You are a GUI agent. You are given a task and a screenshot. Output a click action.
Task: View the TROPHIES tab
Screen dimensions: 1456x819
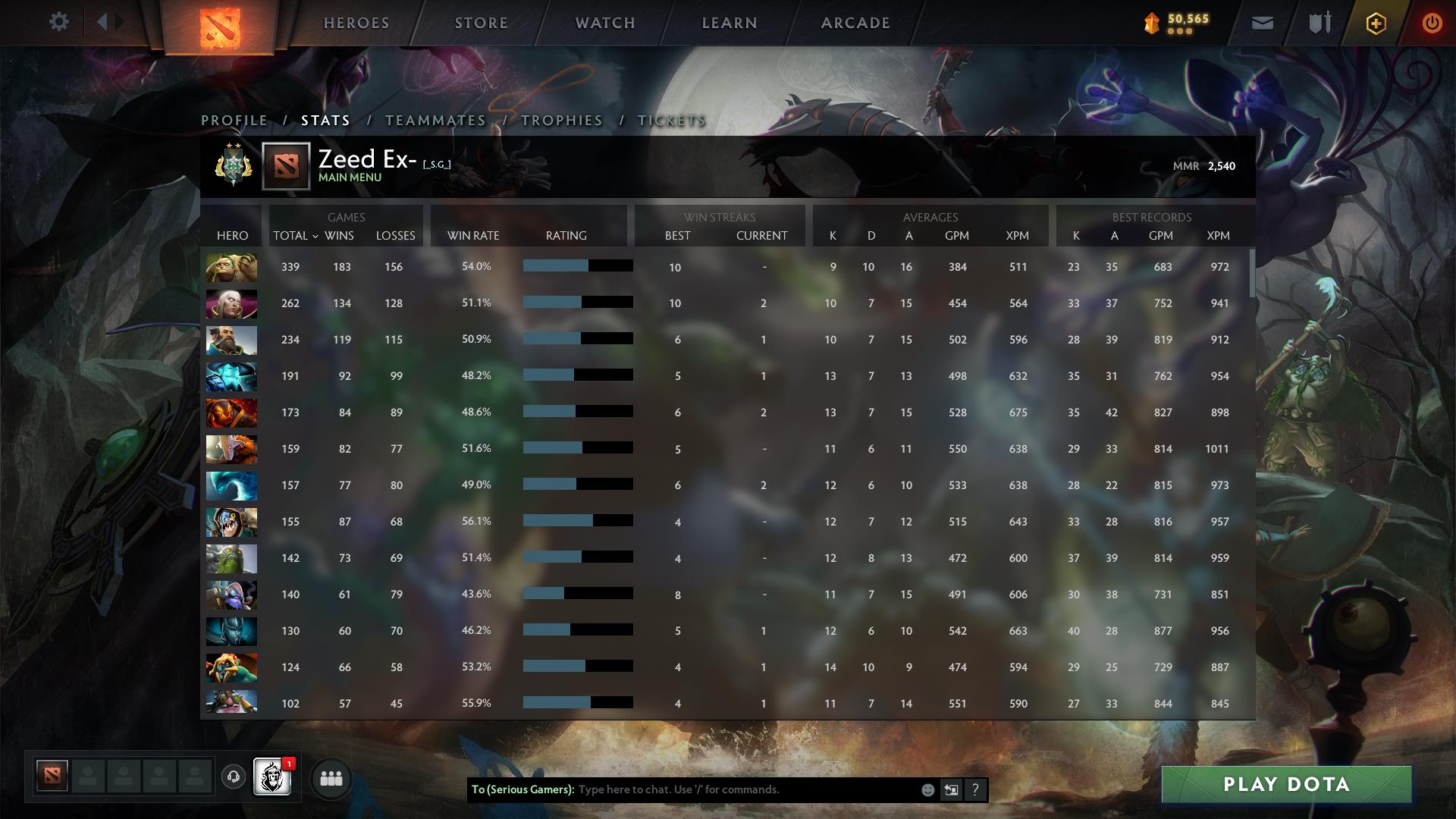coord(561,120)
